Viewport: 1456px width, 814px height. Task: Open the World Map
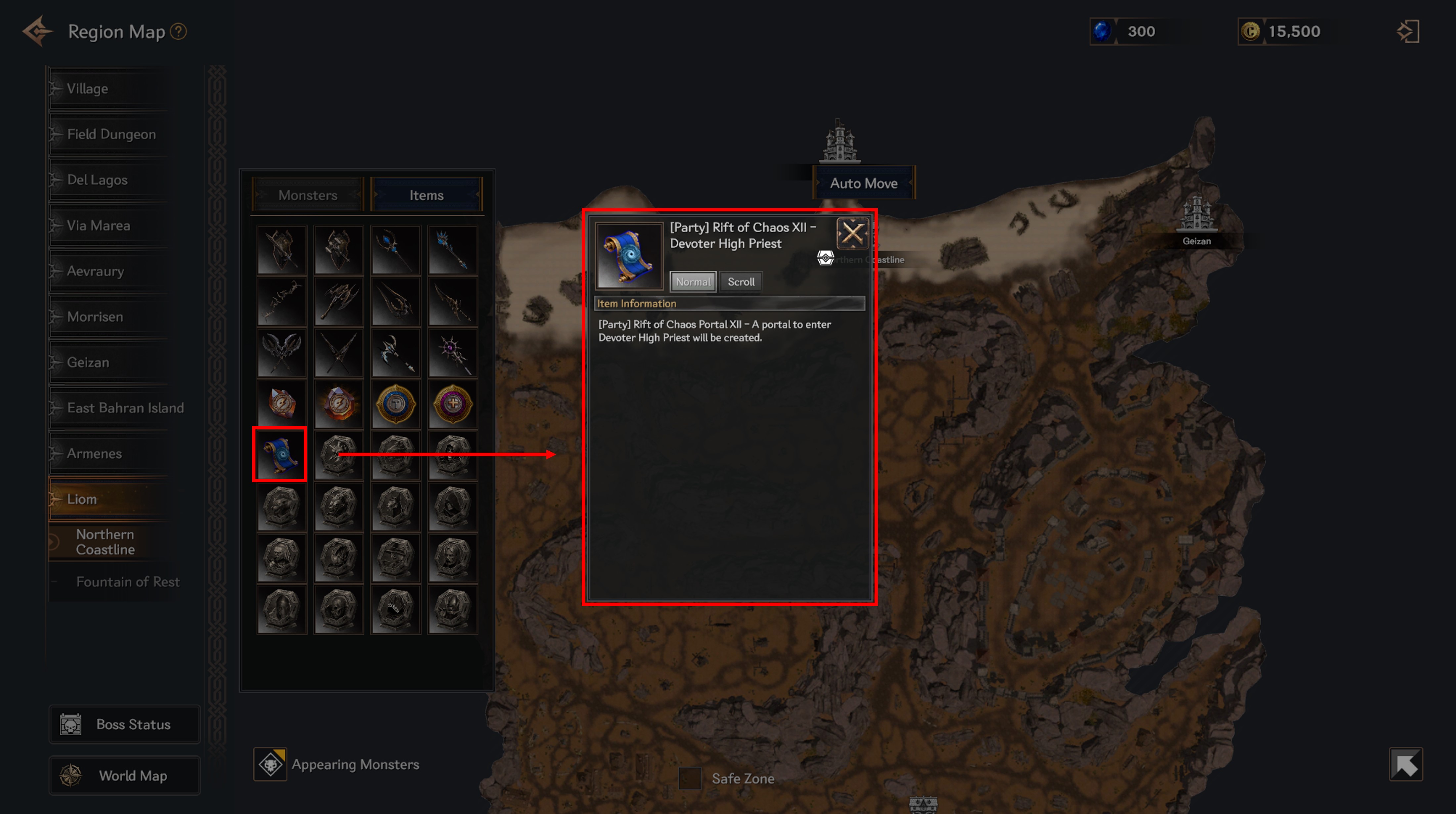(x=125, y=776)
